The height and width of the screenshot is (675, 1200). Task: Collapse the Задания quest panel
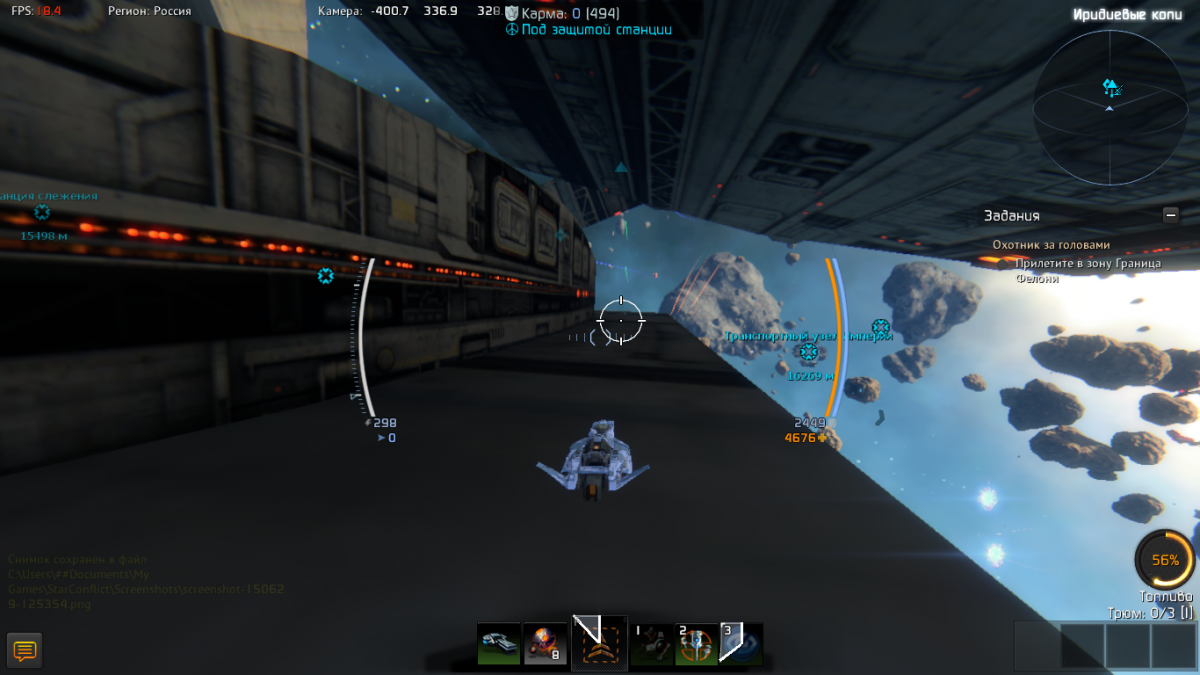pos(1170,214)
